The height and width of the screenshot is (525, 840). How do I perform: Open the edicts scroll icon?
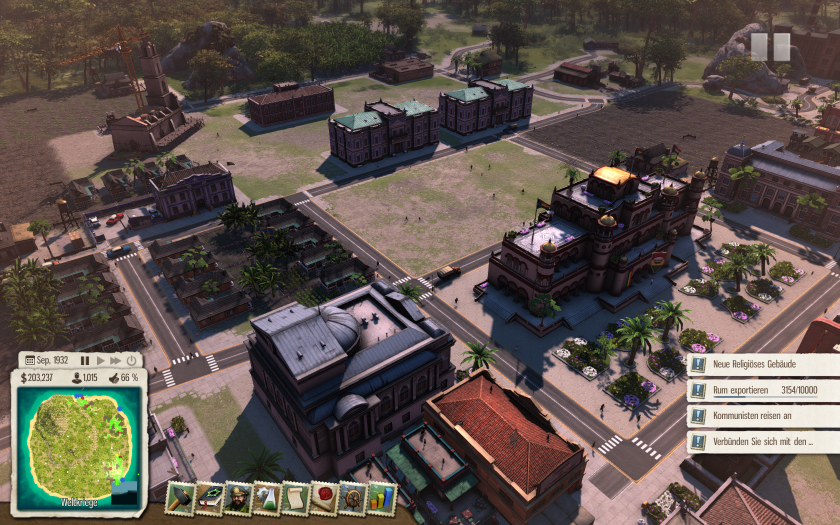pyautogui.click(x=296, y=497)
